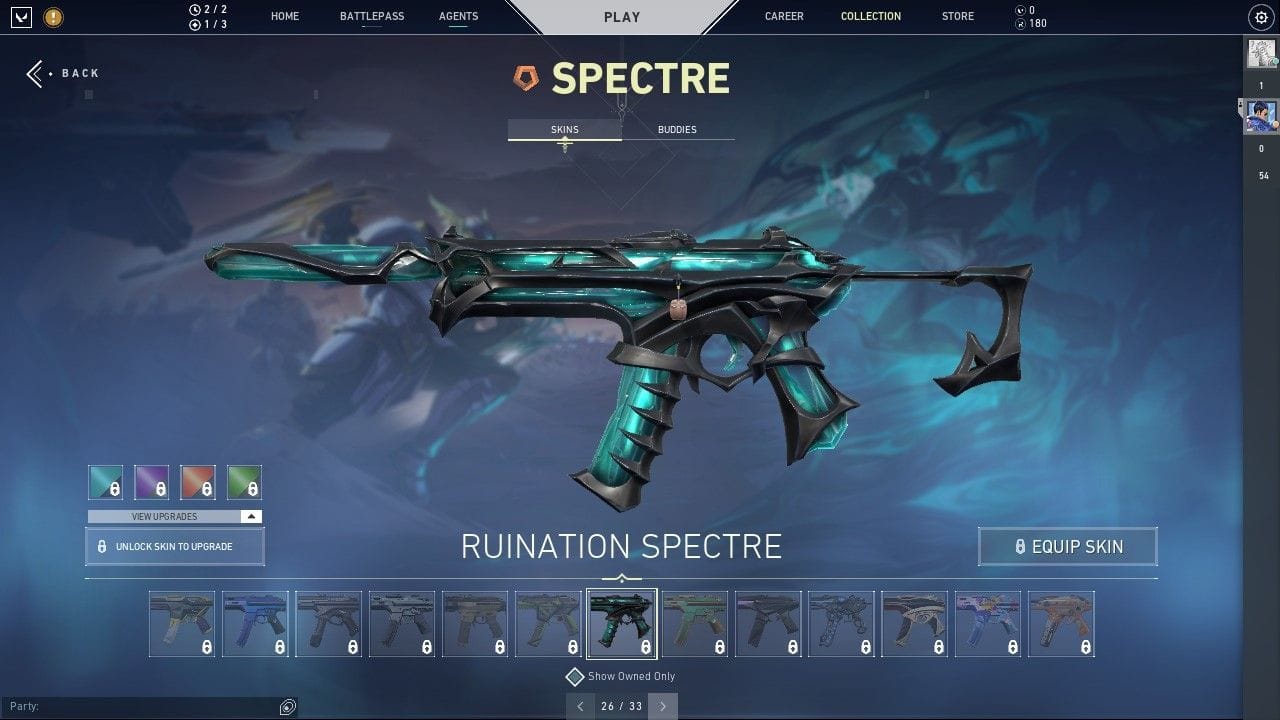Click UNLOCK SKIN TO UPGRADE
The image size is (1280, 720).
(174, 546)
